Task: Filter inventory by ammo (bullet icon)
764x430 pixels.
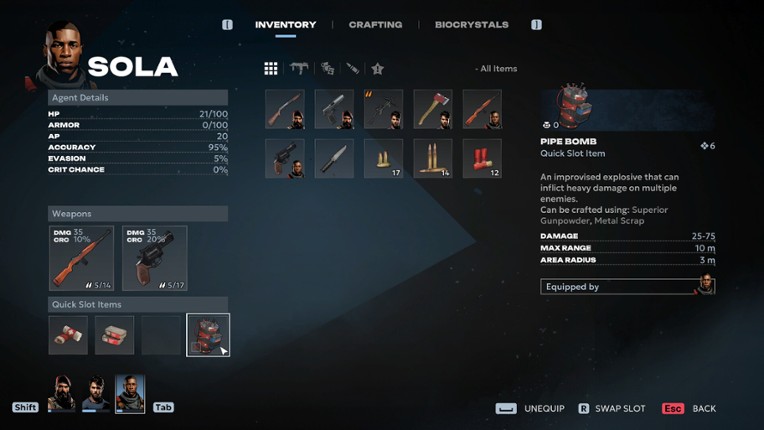Action: 352,69
